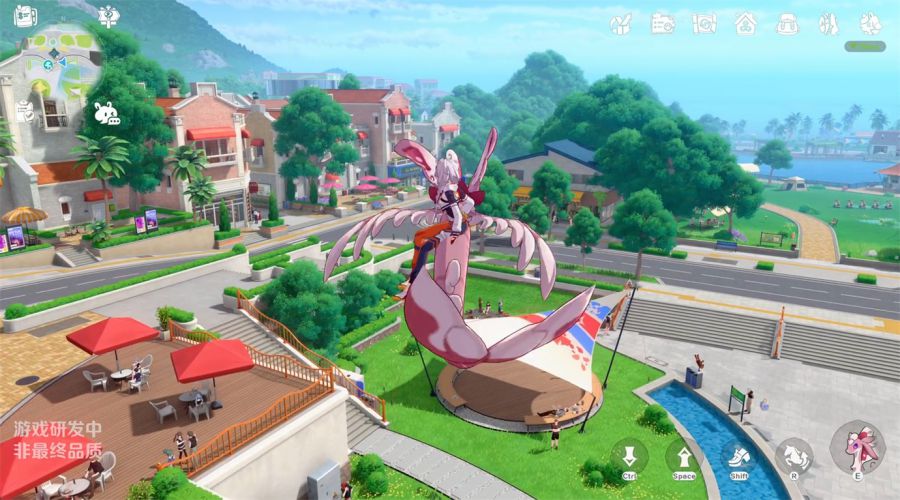
Task: Open the clipboard checklist icon
Action: click(x=25, y=112)
